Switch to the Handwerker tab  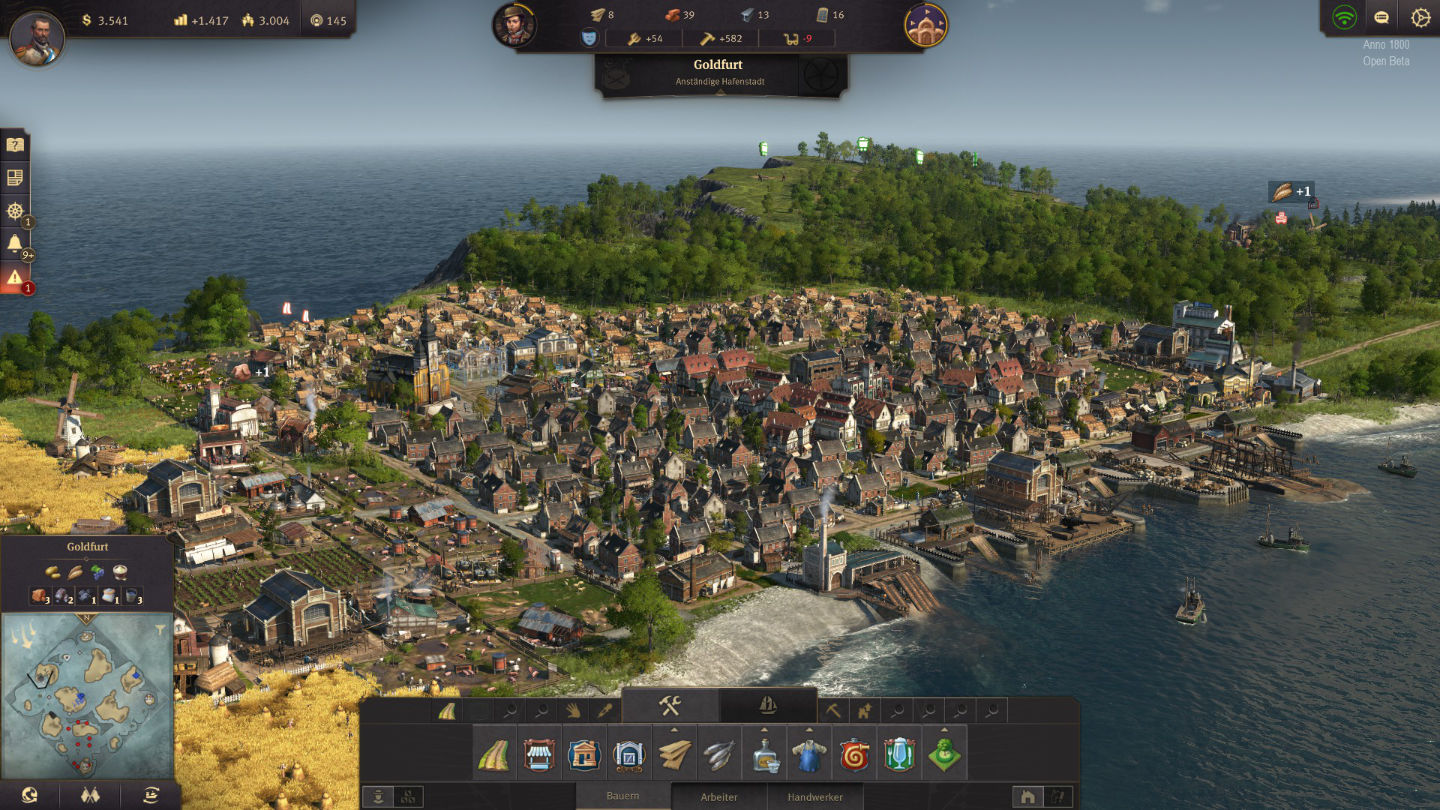(815, 797)
